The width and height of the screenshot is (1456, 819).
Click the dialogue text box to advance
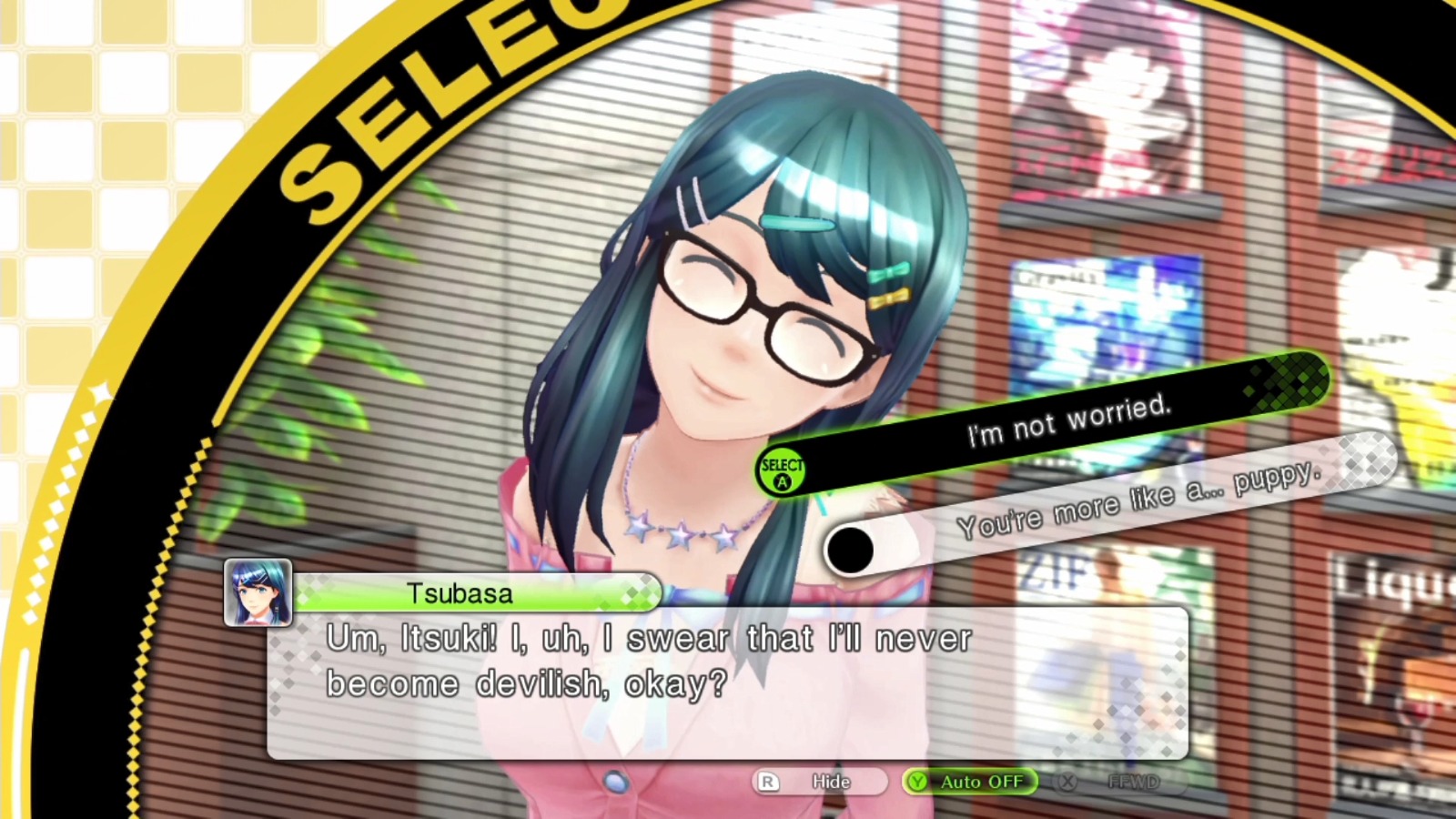(x=728, y=682)
